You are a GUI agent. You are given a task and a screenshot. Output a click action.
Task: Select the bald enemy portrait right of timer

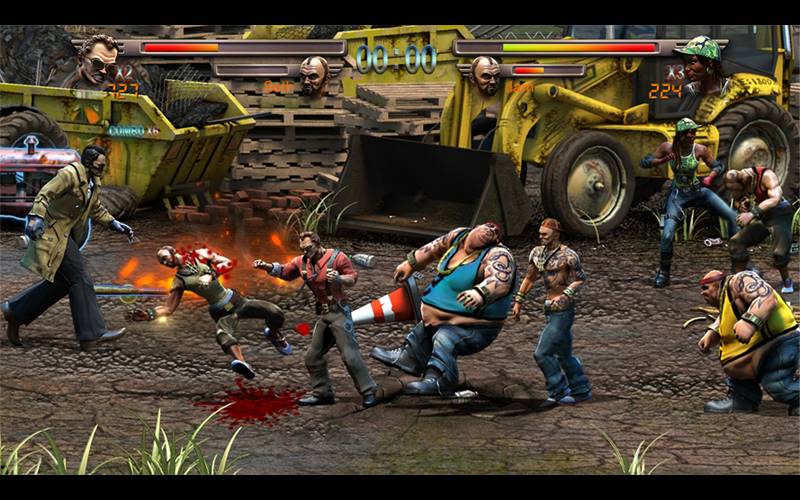pos(486,74)
